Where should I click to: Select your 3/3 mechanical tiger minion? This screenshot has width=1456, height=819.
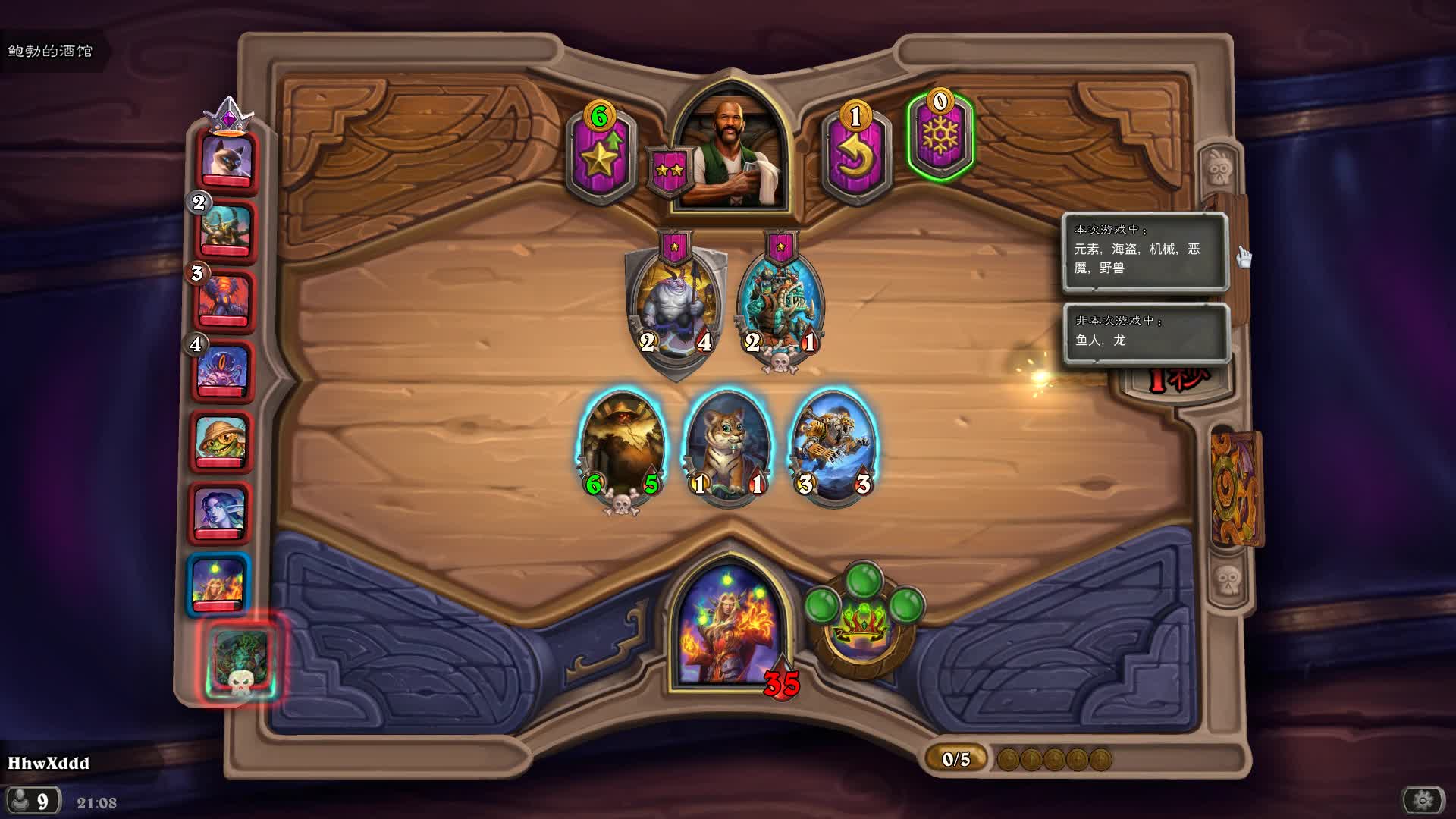(x=834, y=447)
